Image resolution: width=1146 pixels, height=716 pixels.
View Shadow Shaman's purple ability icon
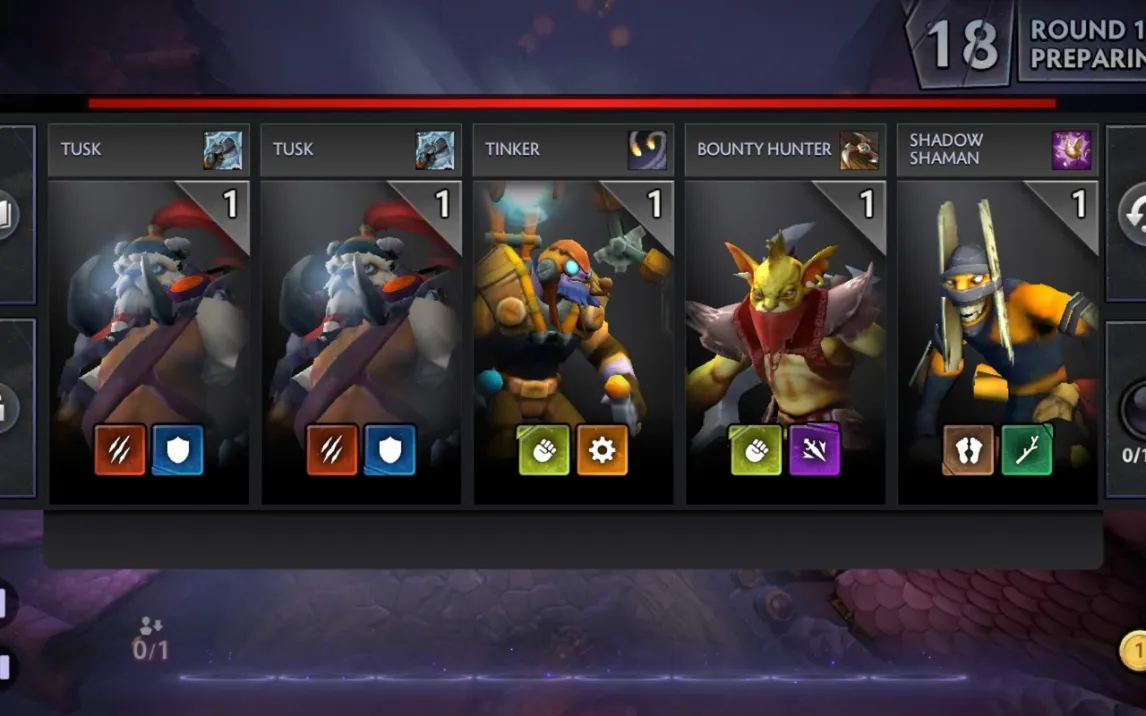1071,150
